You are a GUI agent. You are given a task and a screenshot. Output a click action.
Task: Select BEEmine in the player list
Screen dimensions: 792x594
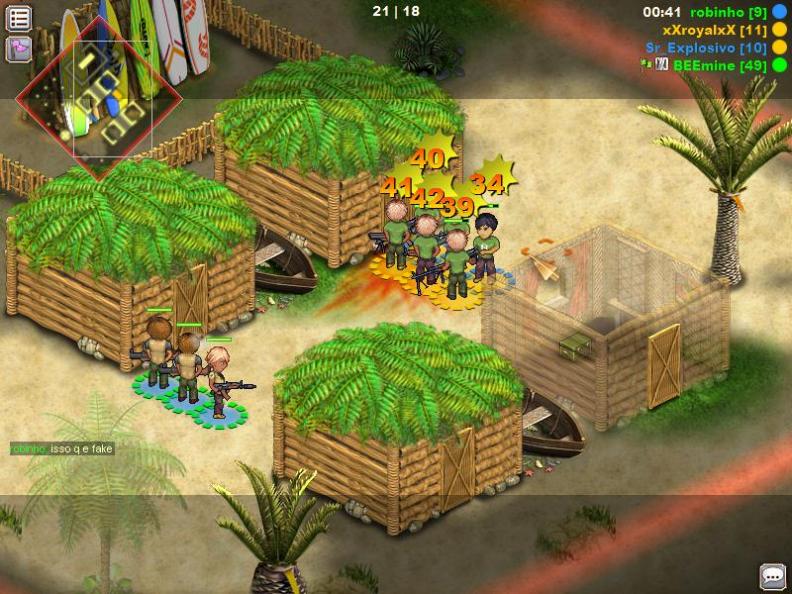(x=719, y=65)
